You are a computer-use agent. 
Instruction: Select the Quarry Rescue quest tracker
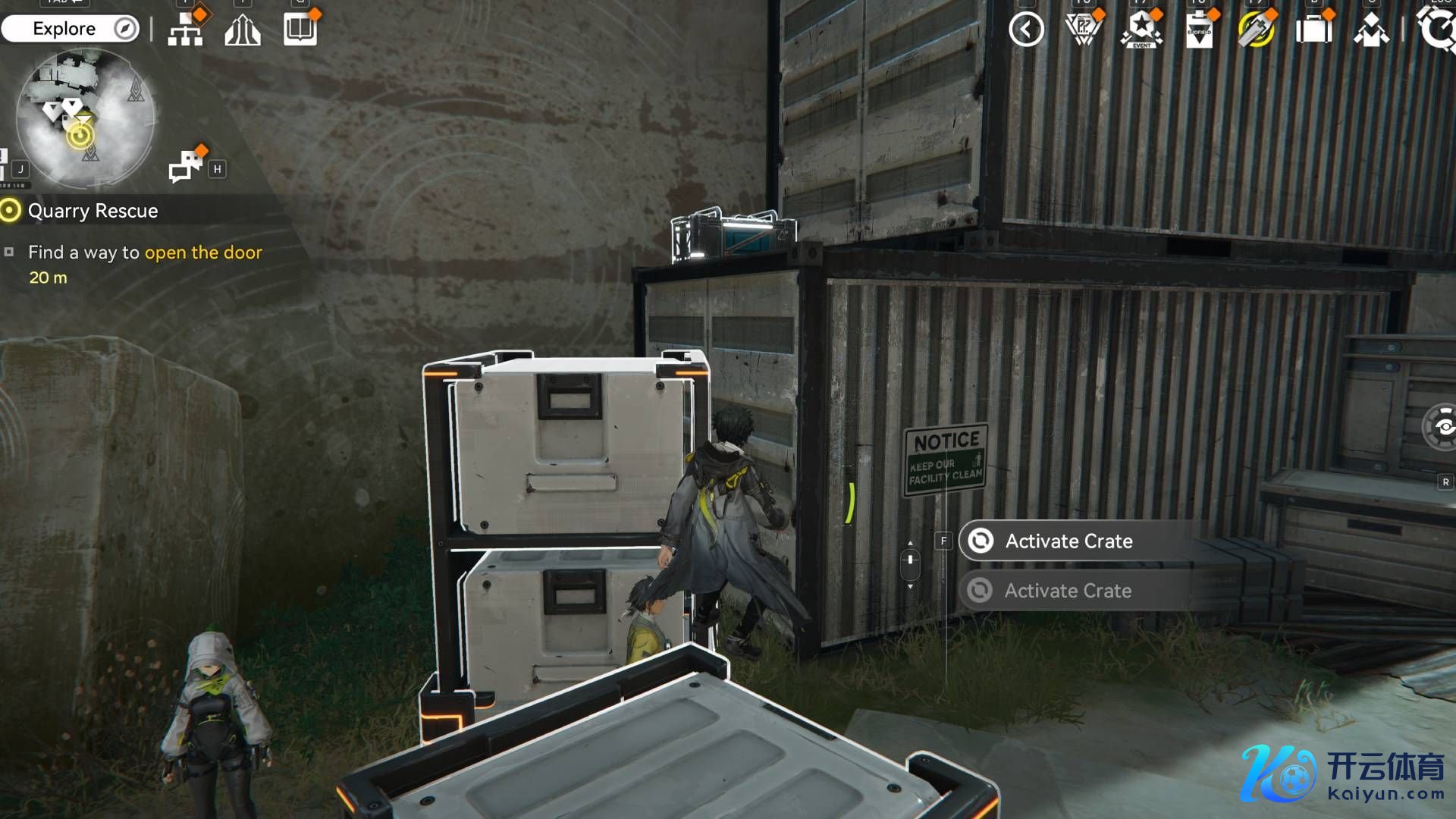[x=93, y=211]
